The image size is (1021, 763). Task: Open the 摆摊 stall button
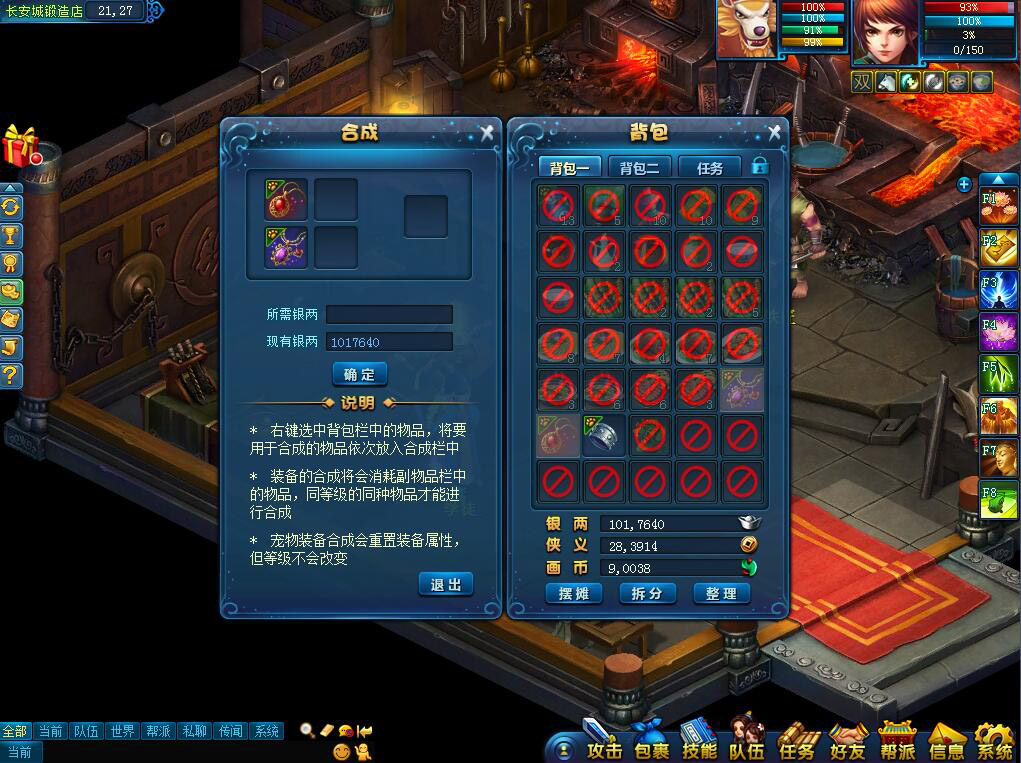(574, 593)
